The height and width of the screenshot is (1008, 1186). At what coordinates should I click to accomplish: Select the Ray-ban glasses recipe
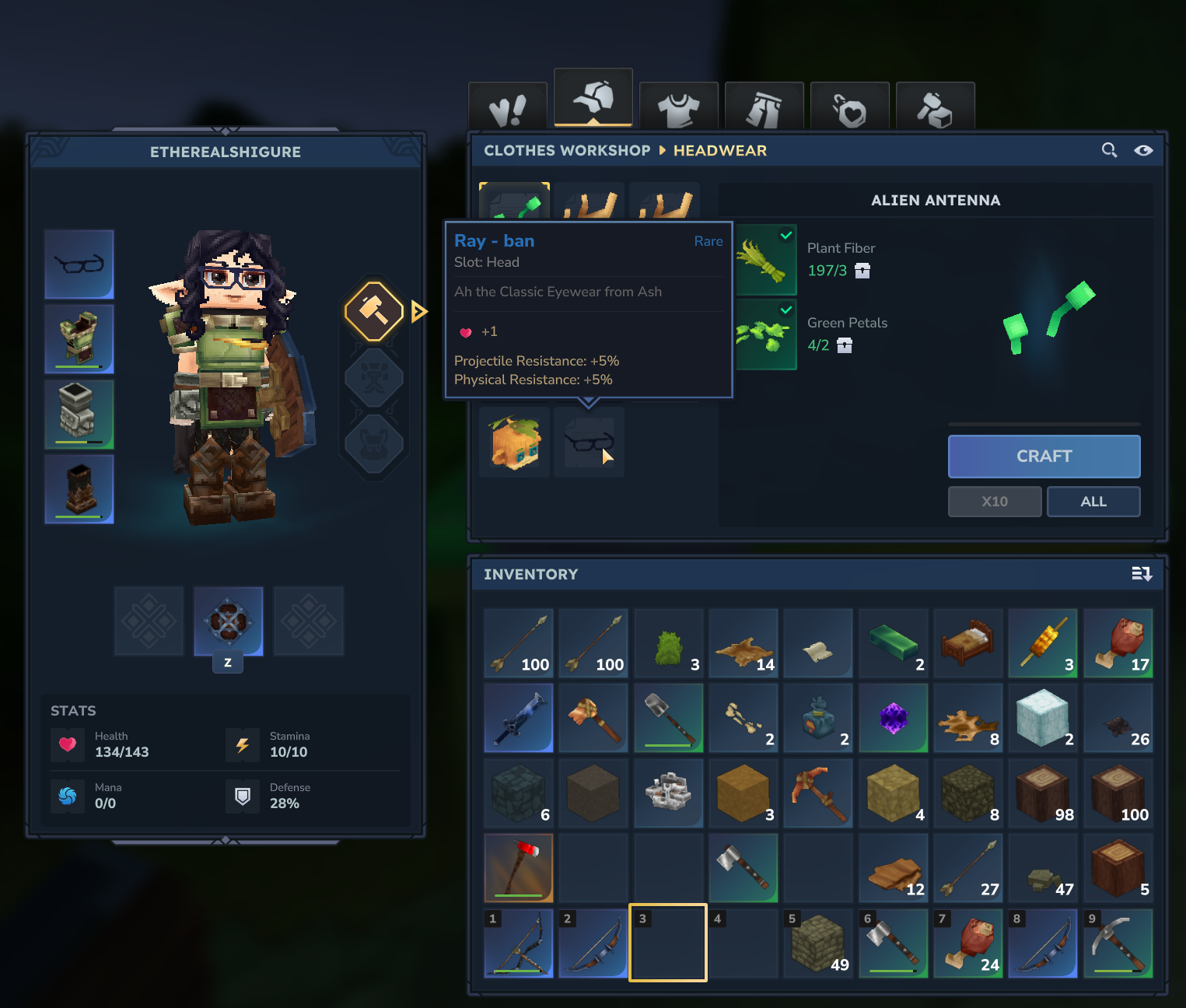[589, 442]
